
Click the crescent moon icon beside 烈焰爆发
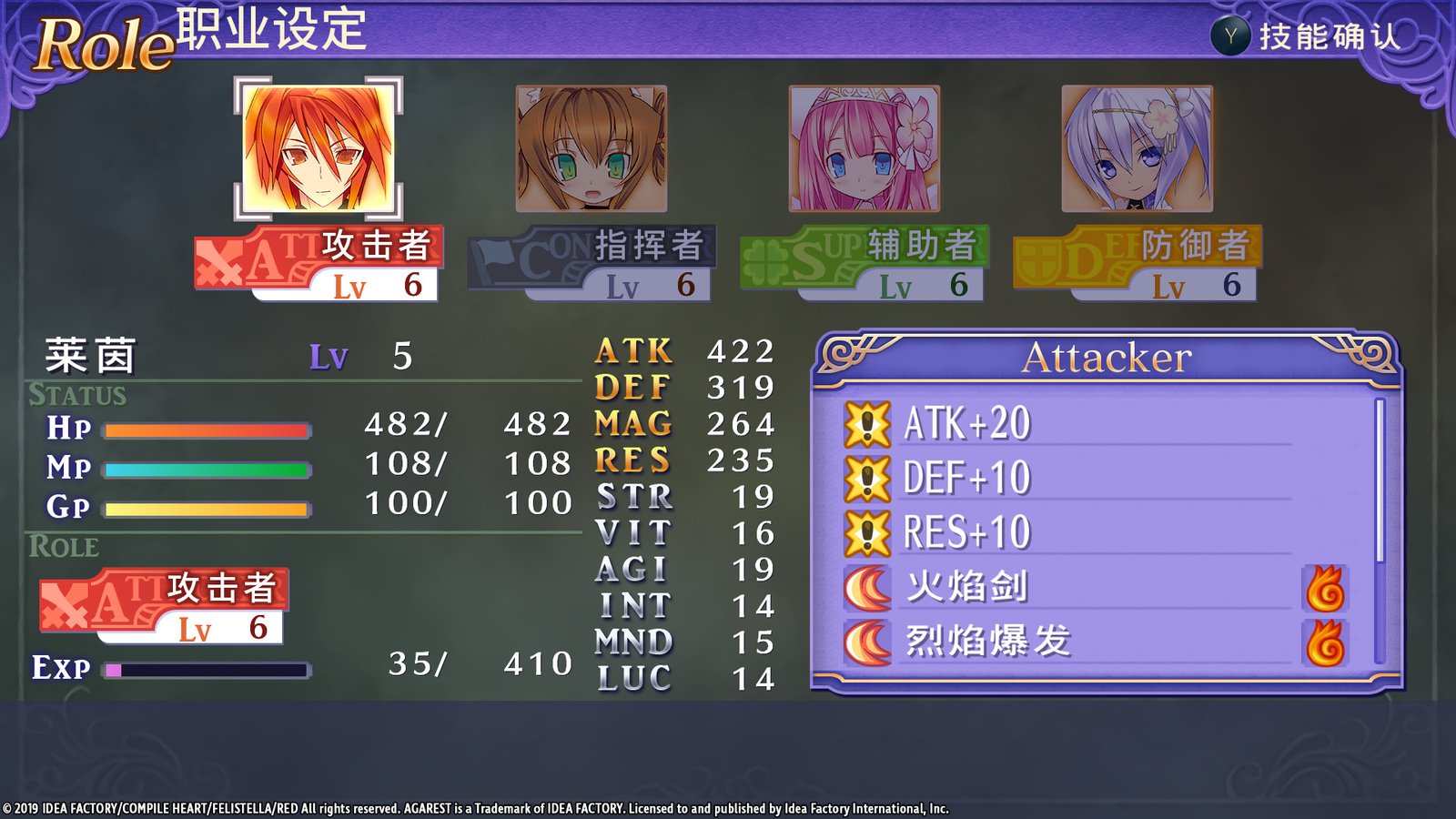pos(869,643)
